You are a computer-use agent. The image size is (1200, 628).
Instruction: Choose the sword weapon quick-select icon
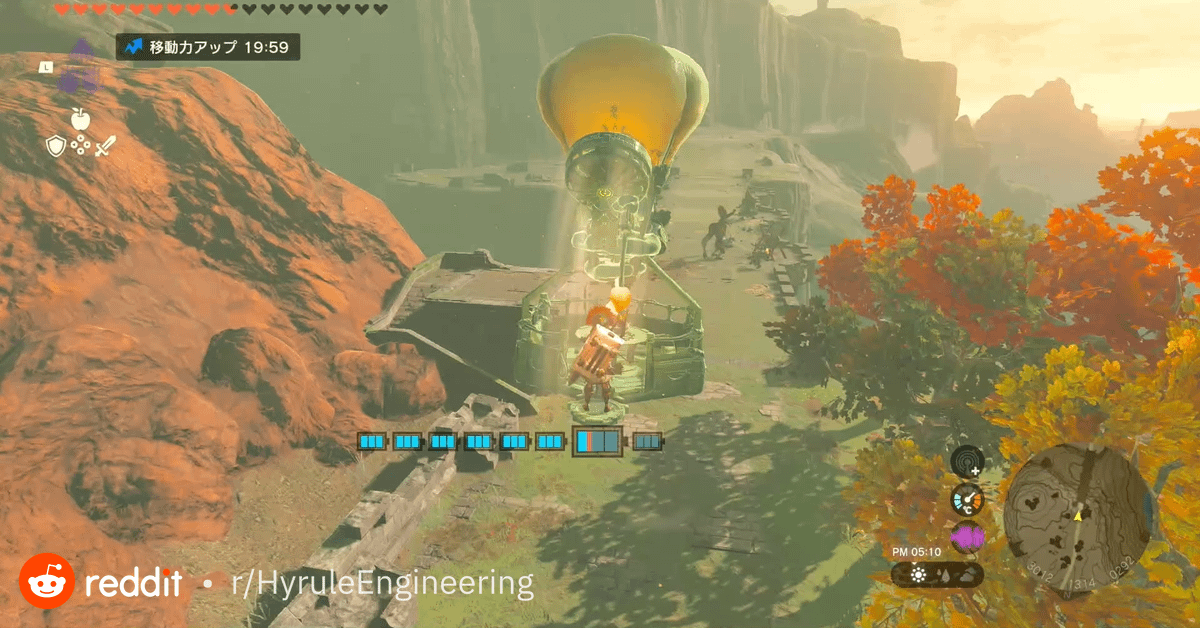pos(105,146)
